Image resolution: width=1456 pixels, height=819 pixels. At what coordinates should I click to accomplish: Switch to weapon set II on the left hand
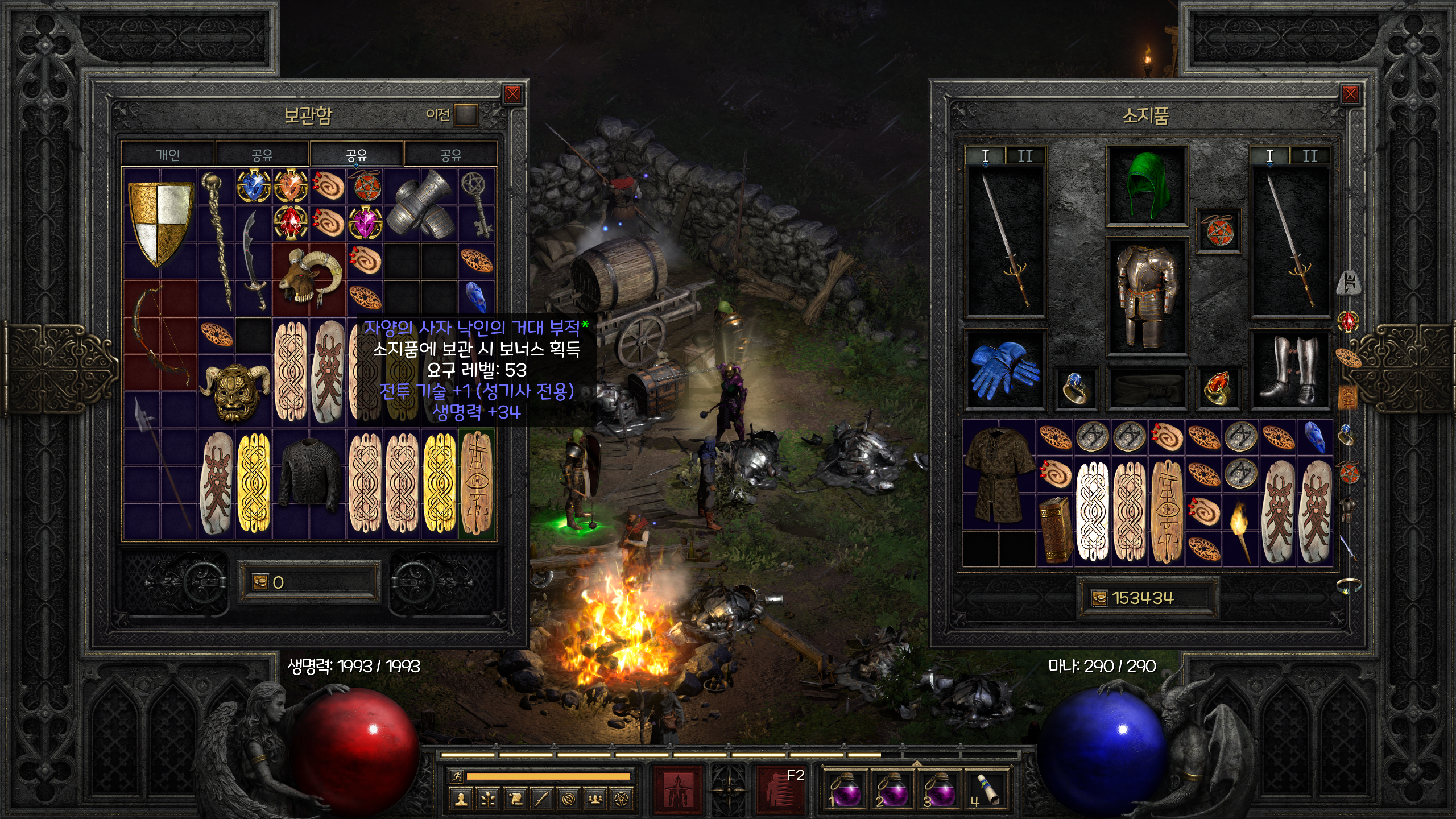(1025, 156)
